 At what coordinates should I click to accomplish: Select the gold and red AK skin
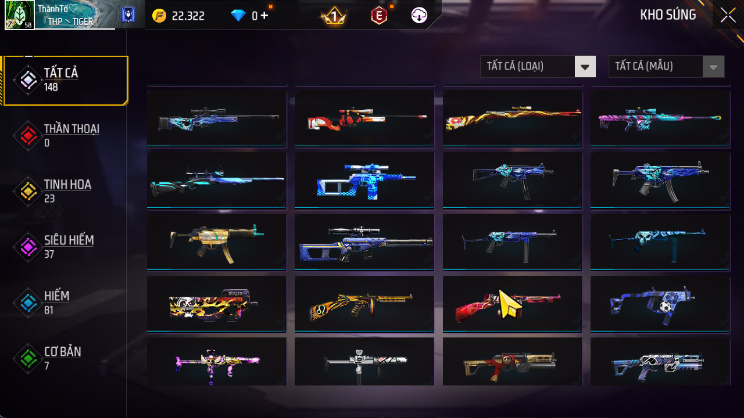513,364
